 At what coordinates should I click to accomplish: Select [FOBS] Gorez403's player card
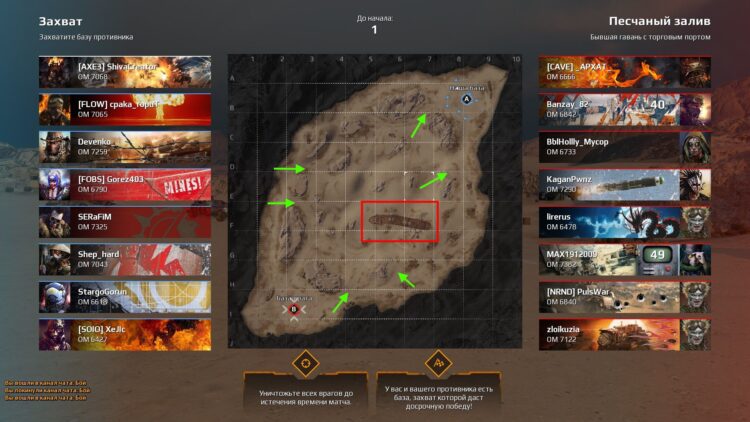click(x=125, y=183)
